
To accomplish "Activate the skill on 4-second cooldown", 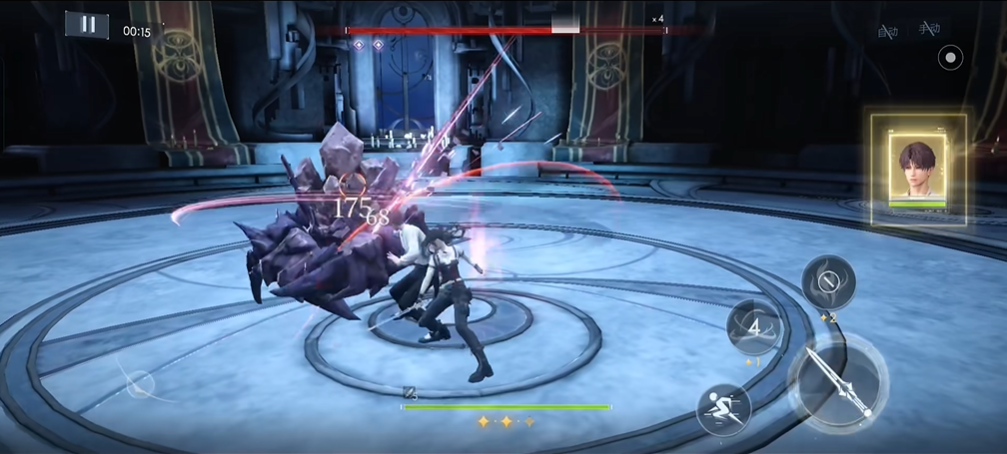I will tap(755, 326).
